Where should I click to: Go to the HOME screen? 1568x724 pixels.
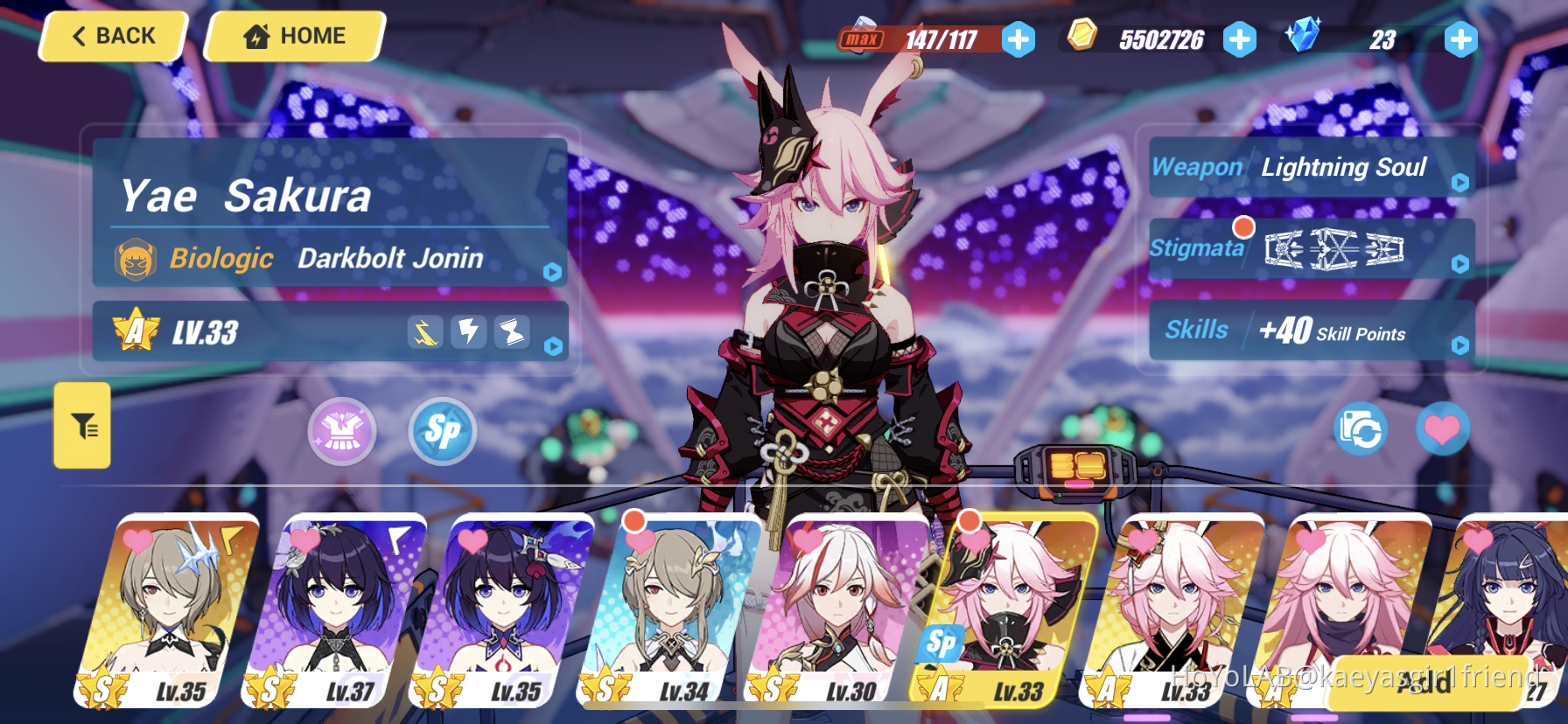[295, 36]
